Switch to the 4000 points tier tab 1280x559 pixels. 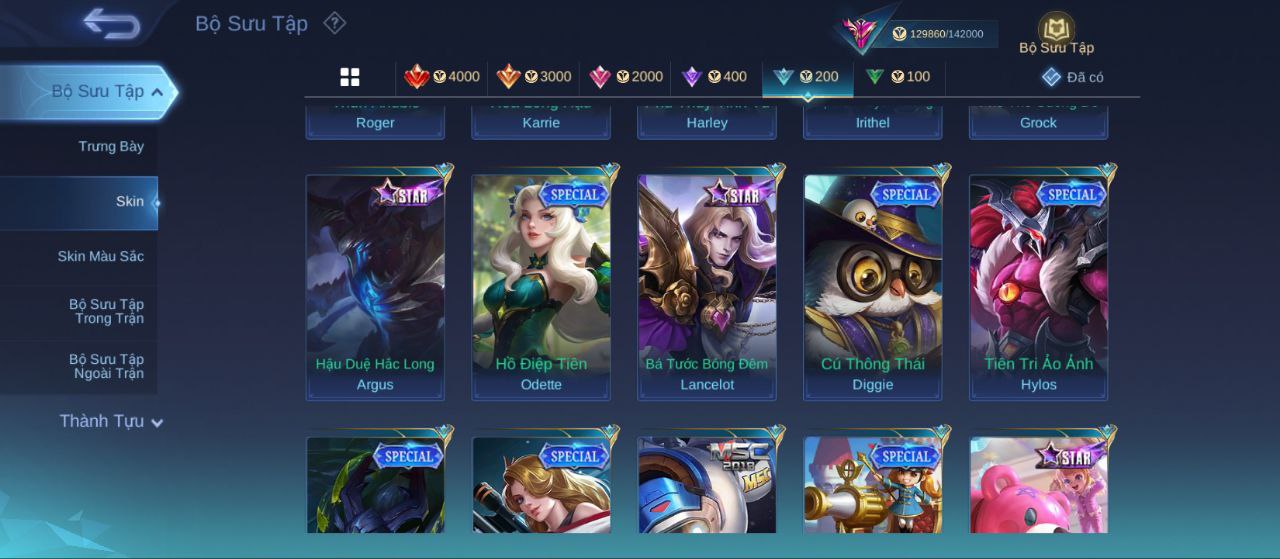pos(442,77)
